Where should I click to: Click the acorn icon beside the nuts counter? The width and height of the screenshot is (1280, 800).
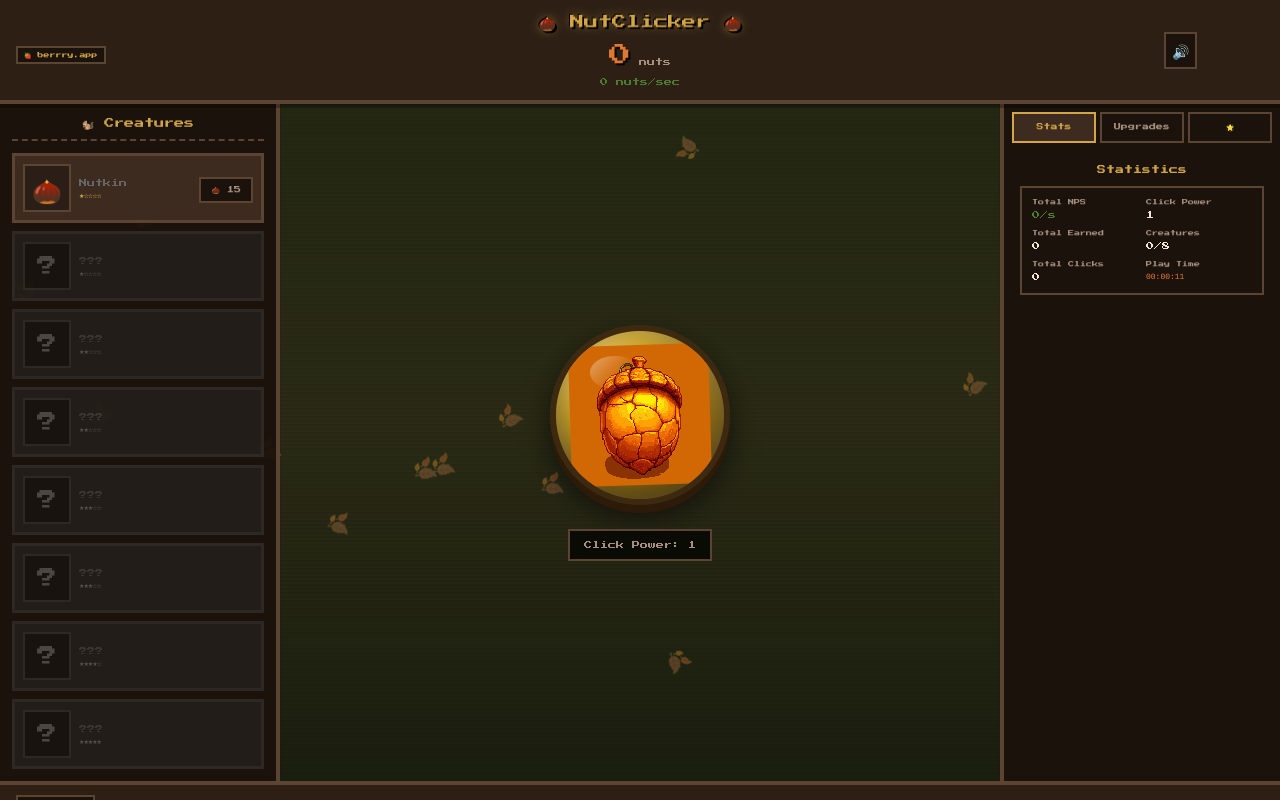coord(618,54)
